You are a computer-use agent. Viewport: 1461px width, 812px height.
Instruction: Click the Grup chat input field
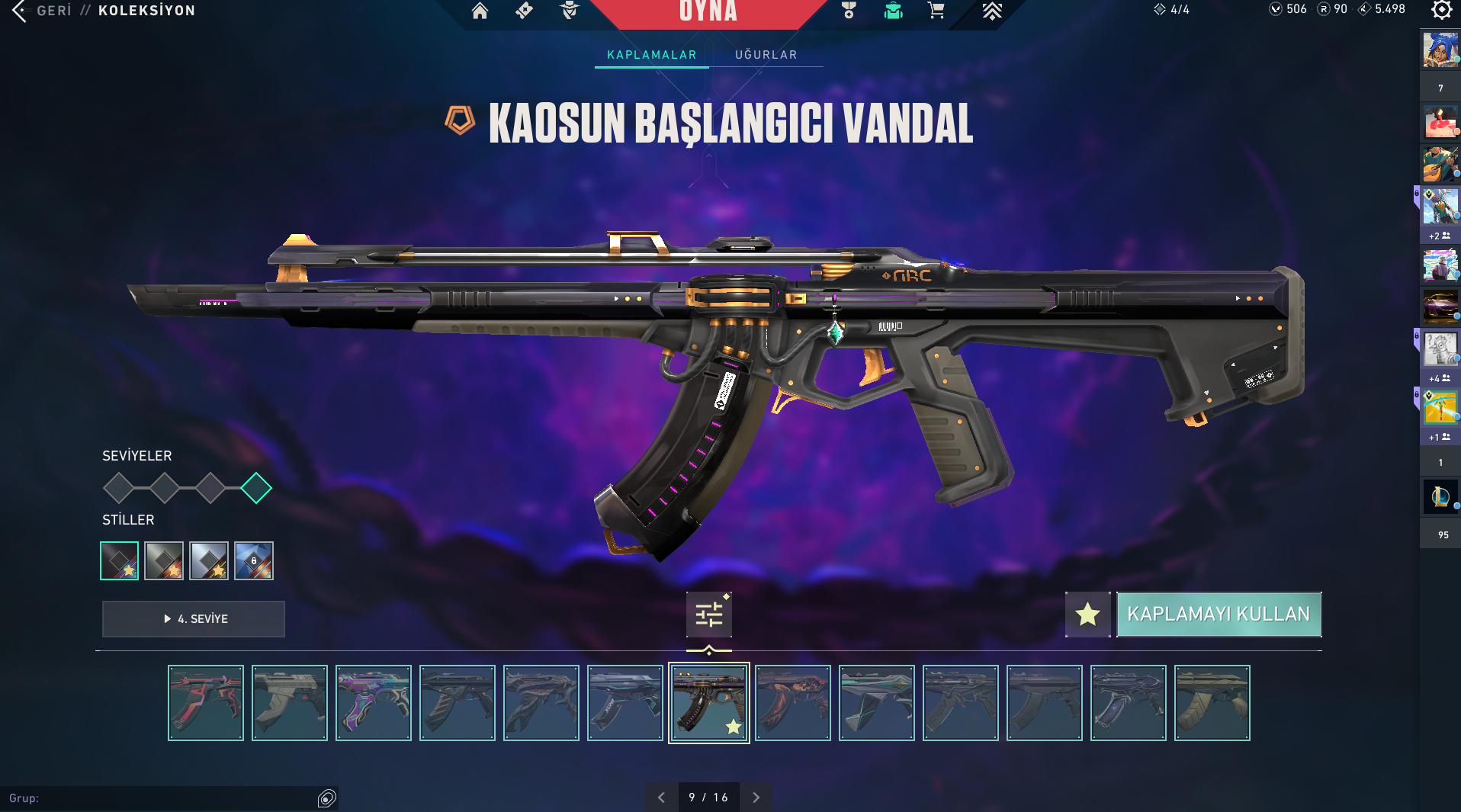[x=160, y=798]
